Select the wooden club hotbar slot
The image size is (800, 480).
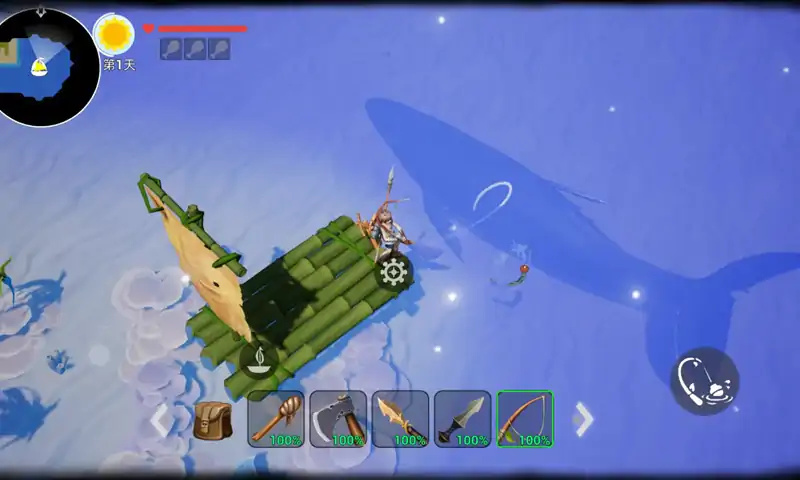276,418
